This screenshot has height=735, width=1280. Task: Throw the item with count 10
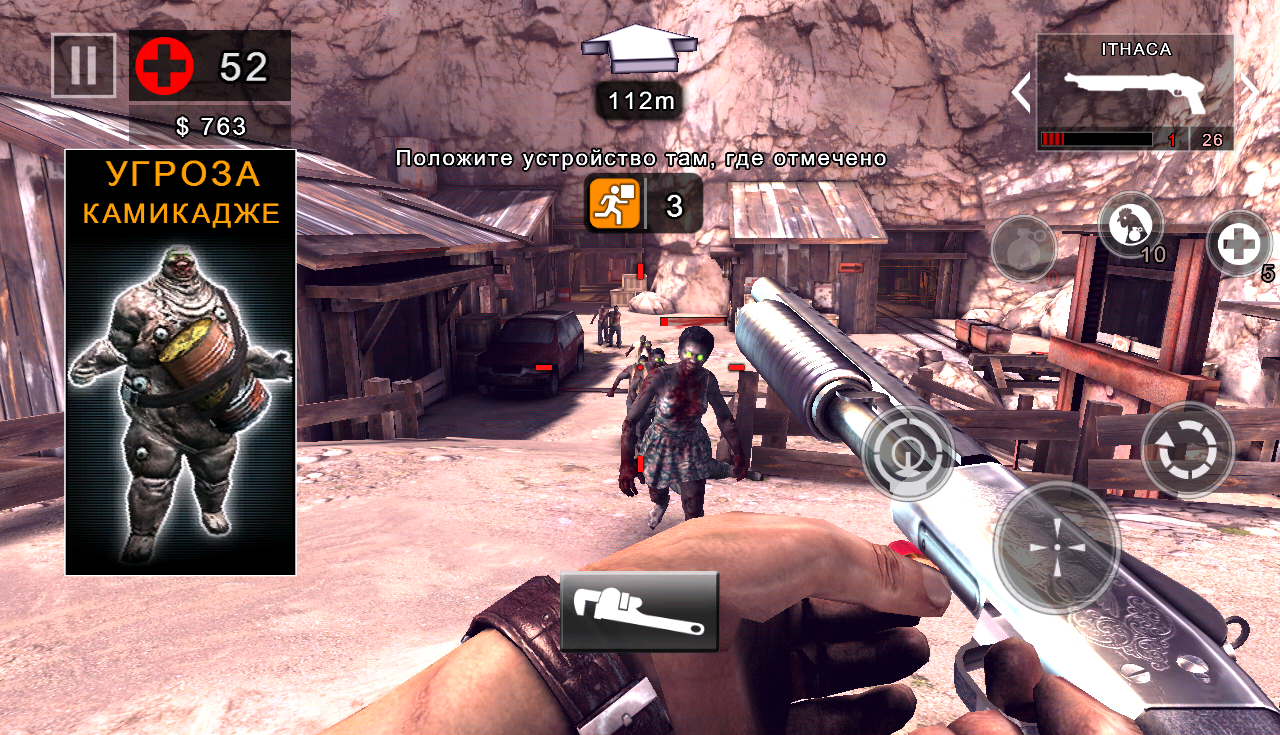[1131, 224]
